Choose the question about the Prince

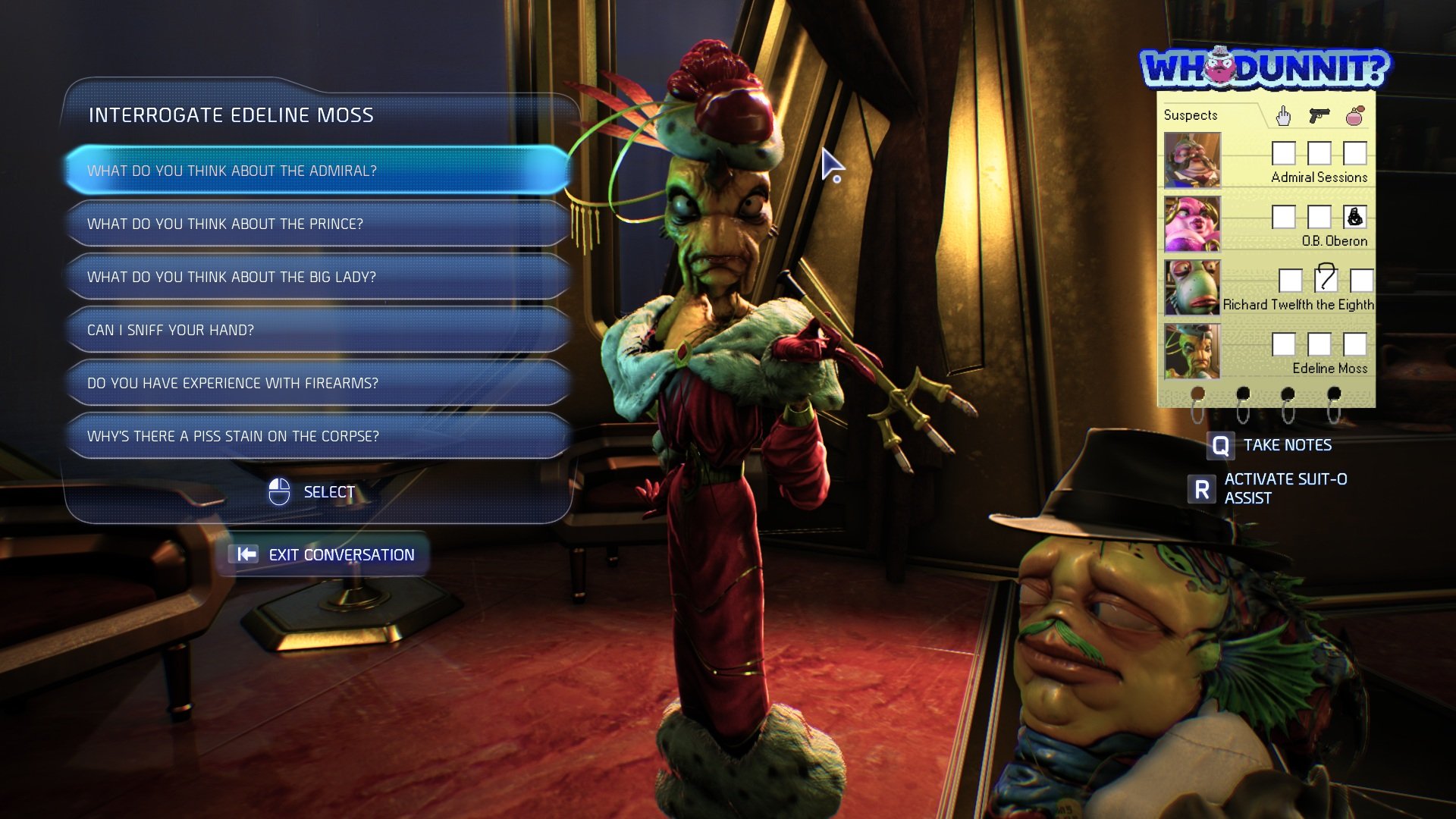[317, 224]
